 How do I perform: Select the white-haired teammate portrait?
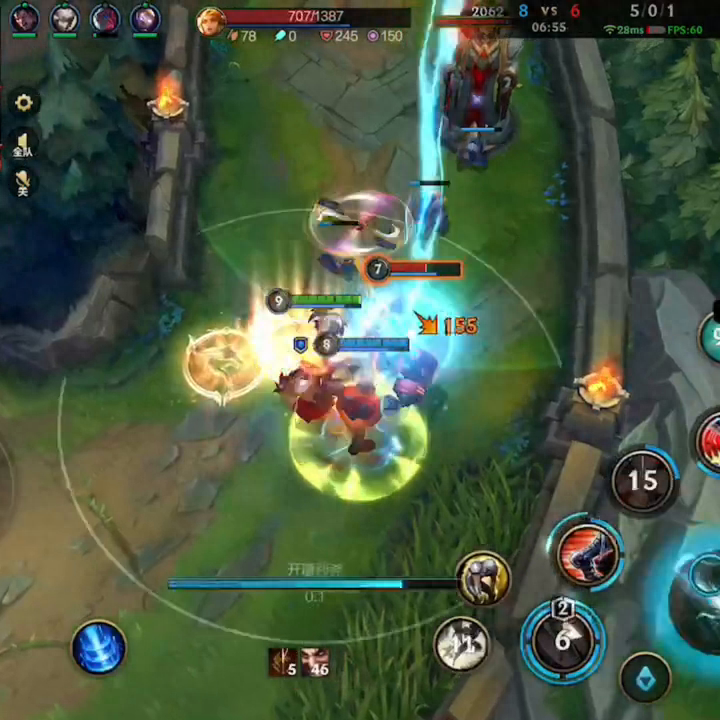pos(65,18)
